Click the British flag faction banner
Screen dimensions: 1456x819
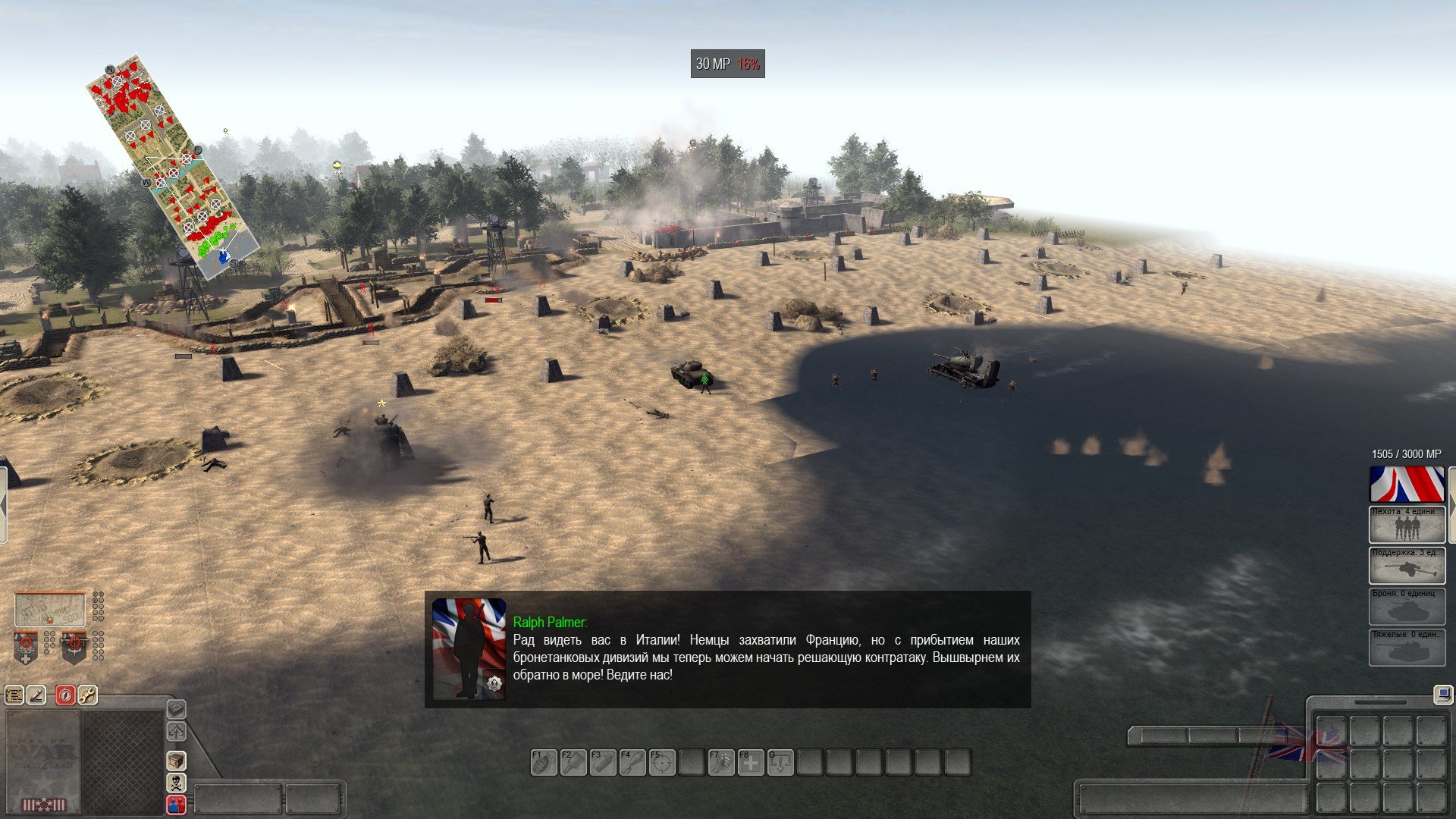coord(1407,484)
